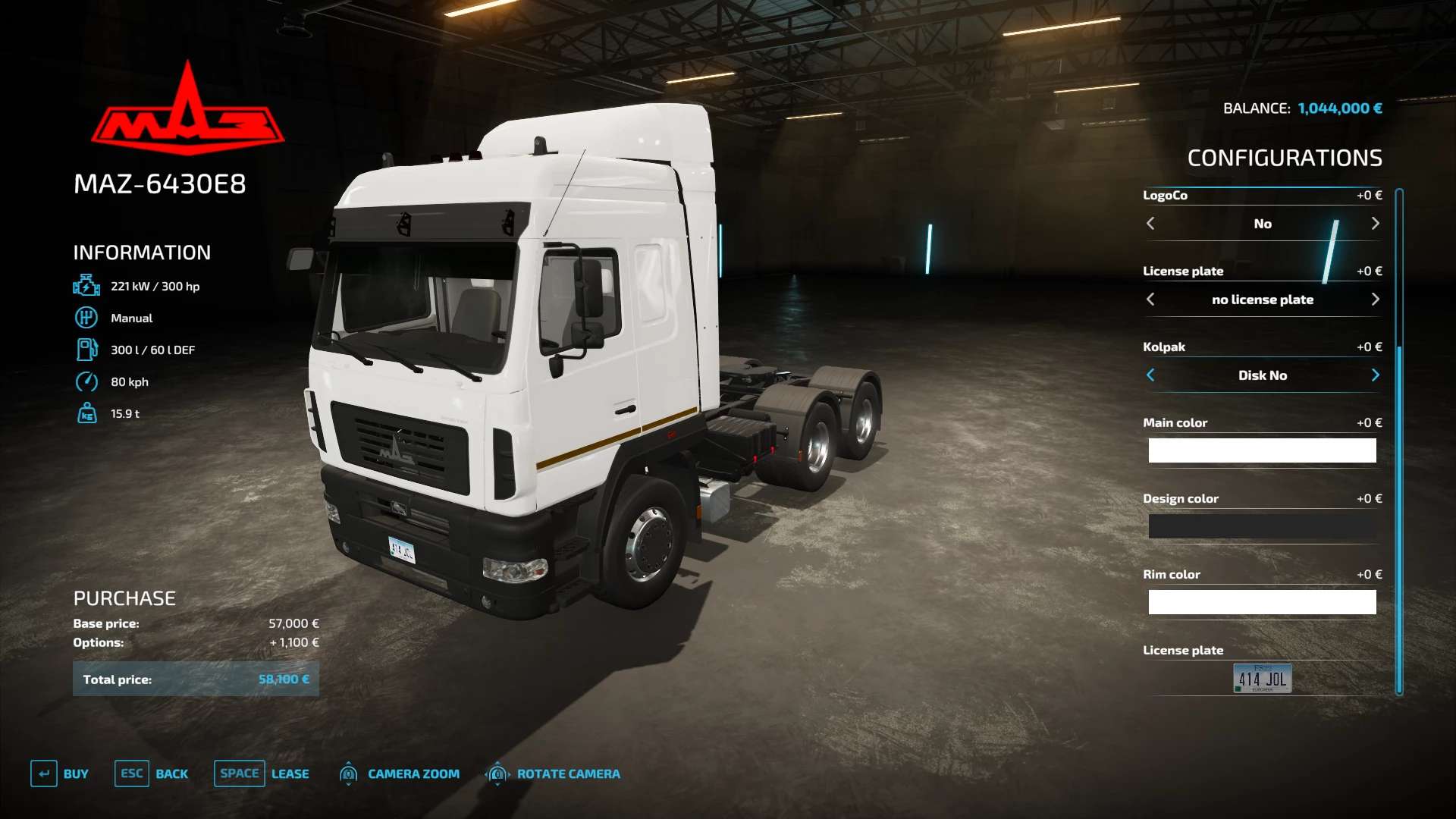Edit the 414 JOL license plate

coord(1262,678)
